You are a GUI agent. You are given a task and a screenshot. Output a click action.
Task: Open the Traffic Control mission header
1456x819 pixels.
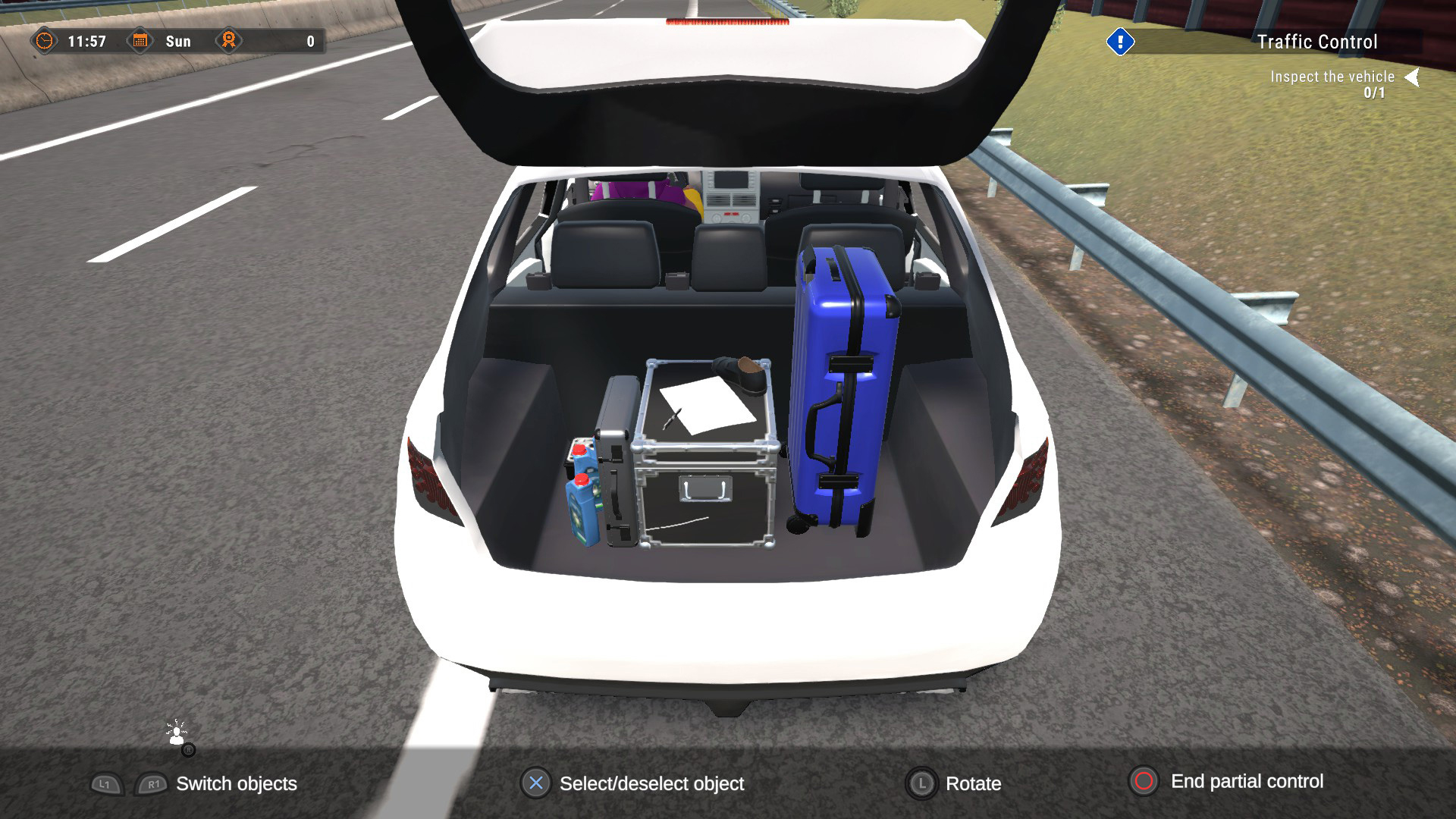click(1316, 42)
